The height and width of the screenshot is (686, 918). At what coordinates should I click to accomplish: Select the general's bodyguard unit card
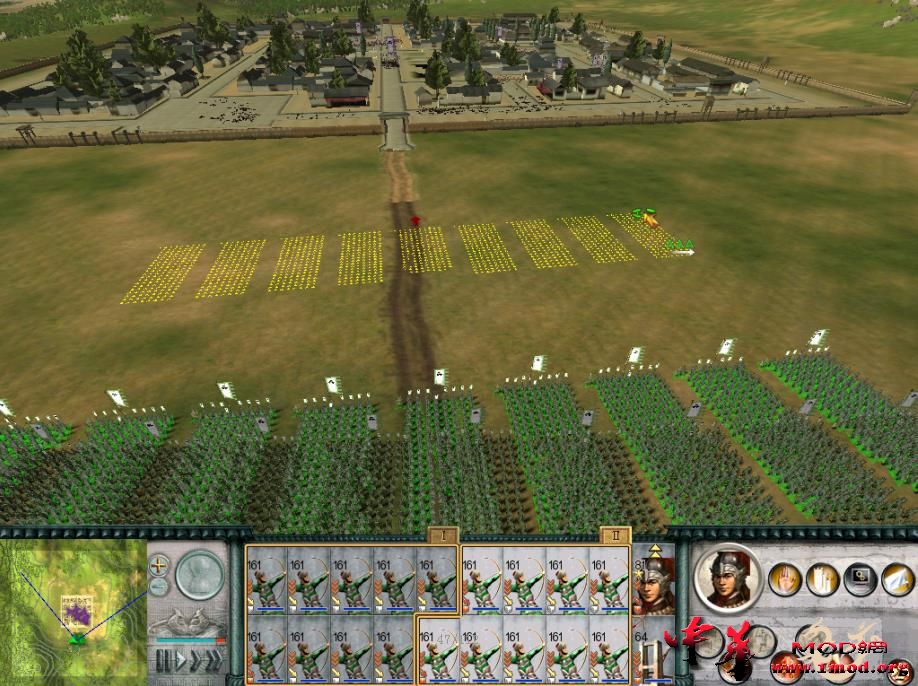pos(653,584)
